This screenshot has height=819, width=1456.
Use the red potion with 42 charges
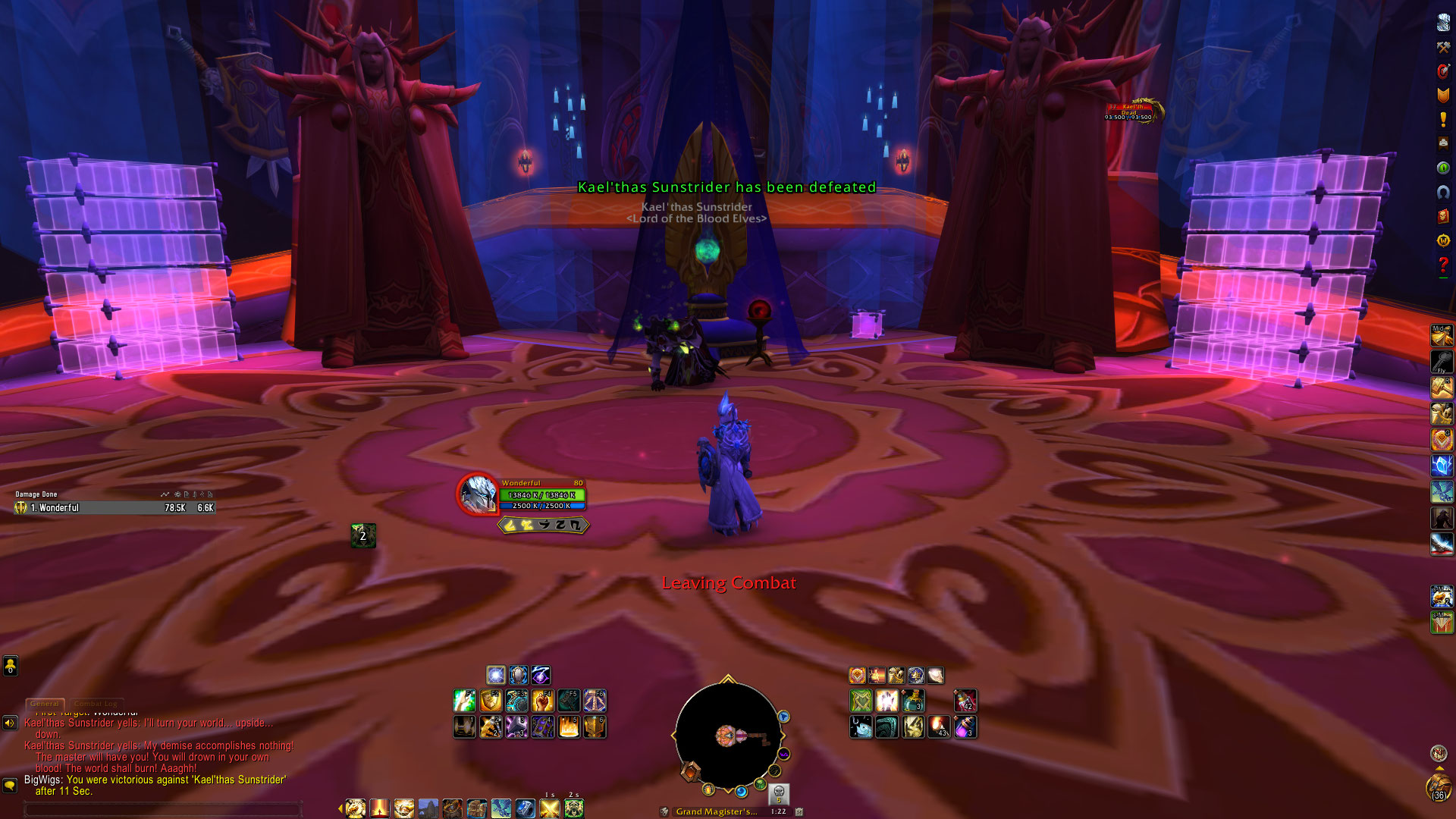pyautogui.click(x=965, y=701)
